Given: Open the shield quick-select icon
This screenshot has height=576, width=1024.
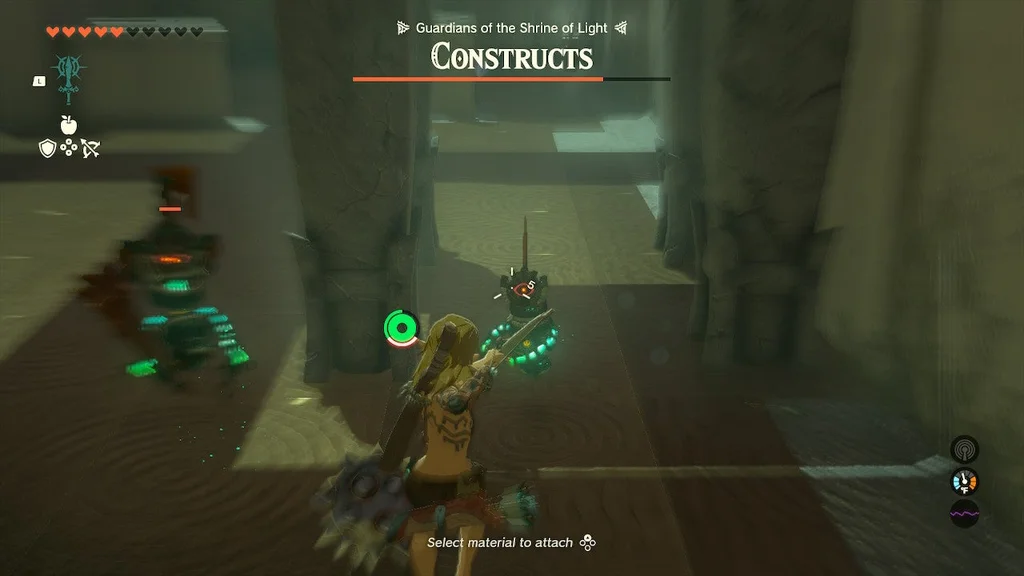Looking at the screenshot, I should 47,148.
